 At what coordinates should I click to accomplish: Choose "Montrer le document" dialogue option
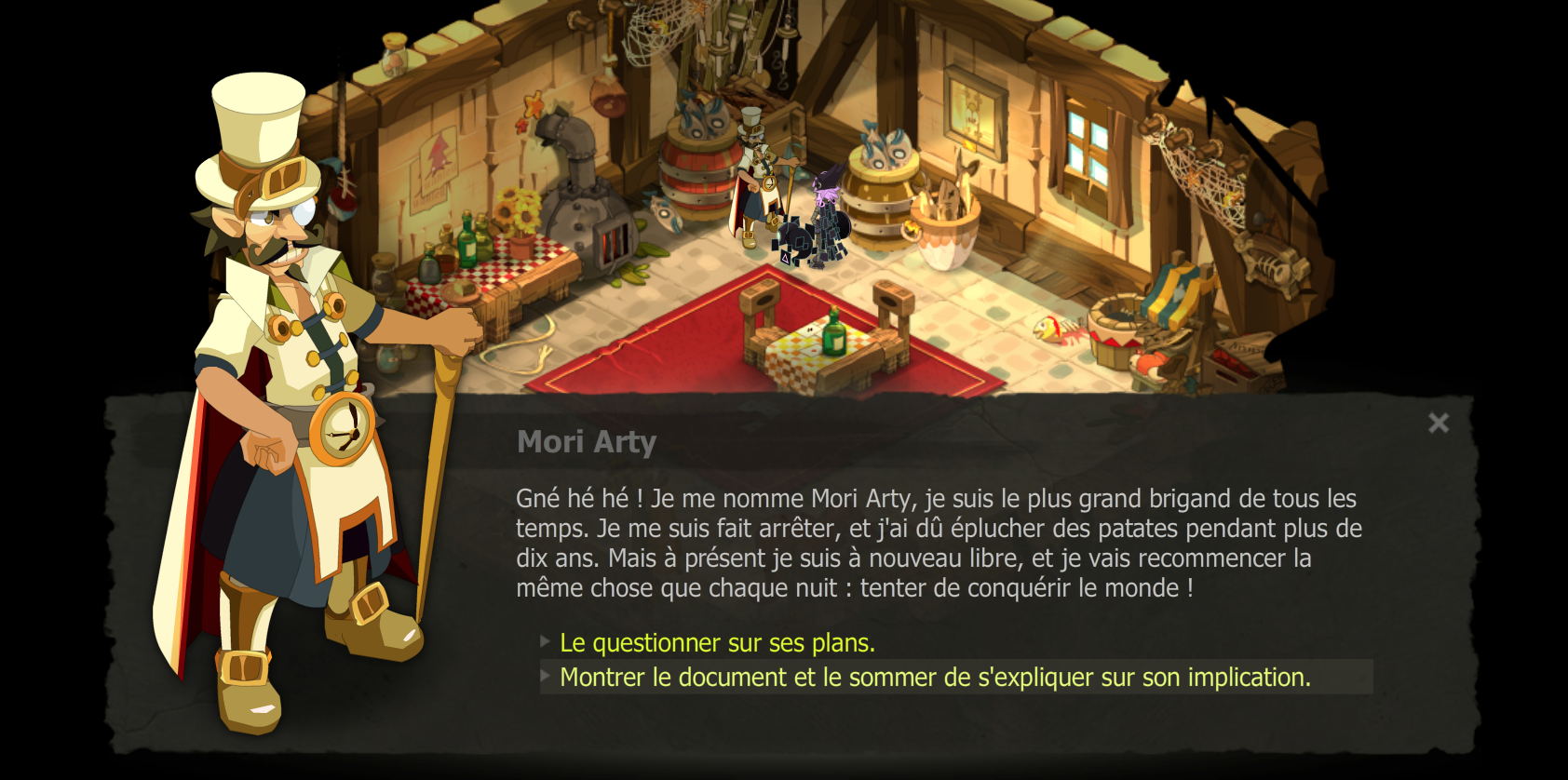coord(934,678)
